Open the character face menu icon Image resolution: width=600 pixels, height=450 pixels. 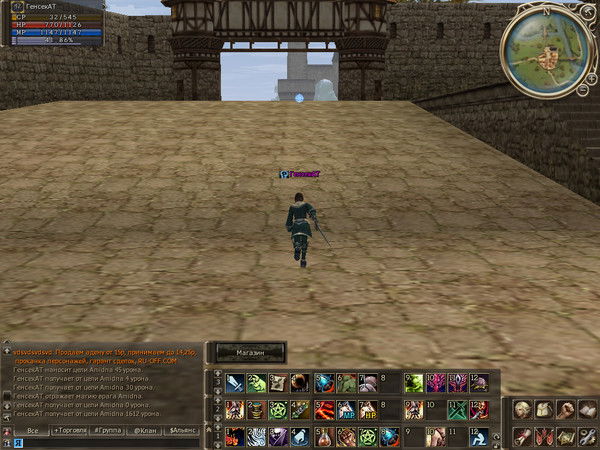(522, 410)
